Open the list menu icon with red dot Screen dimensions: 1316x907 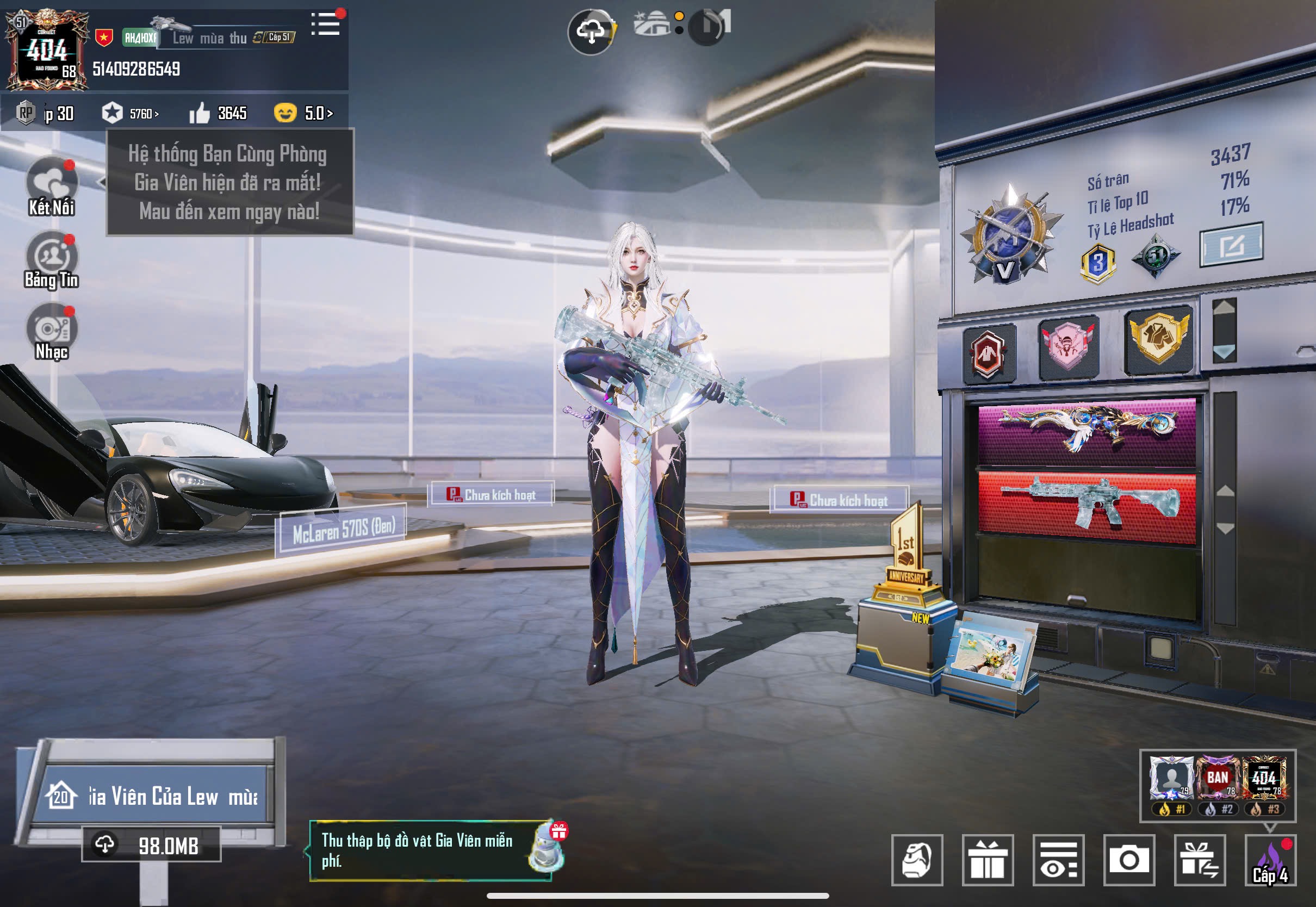[x=326, y=24]
